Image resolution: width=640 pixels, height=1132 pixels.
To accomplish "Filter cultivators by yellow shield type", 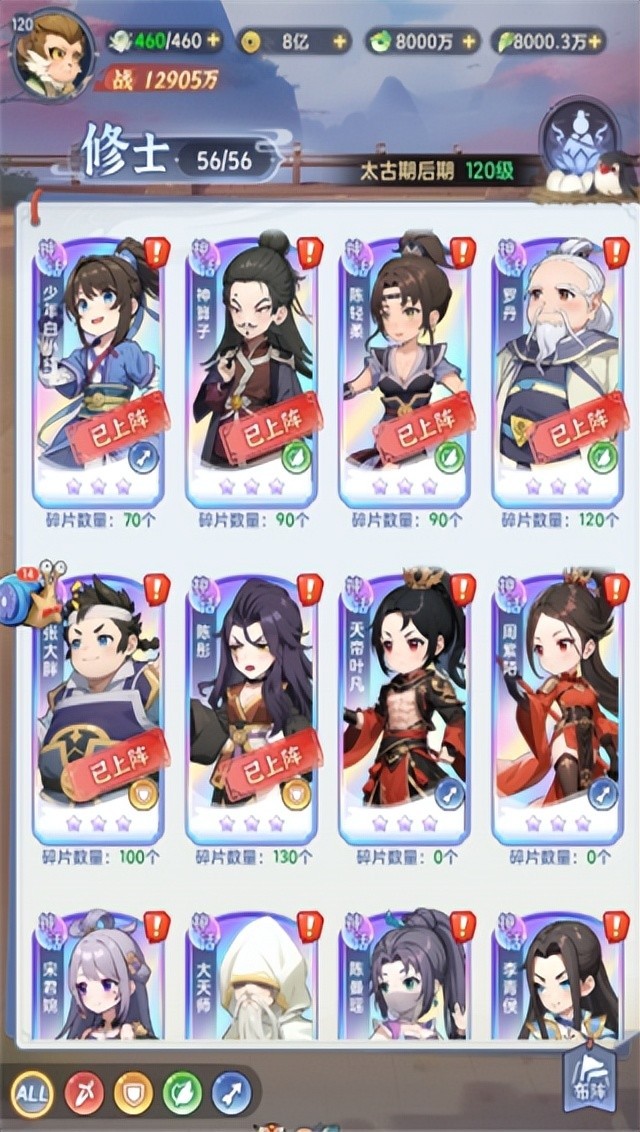I will (x=133, y=1091).
